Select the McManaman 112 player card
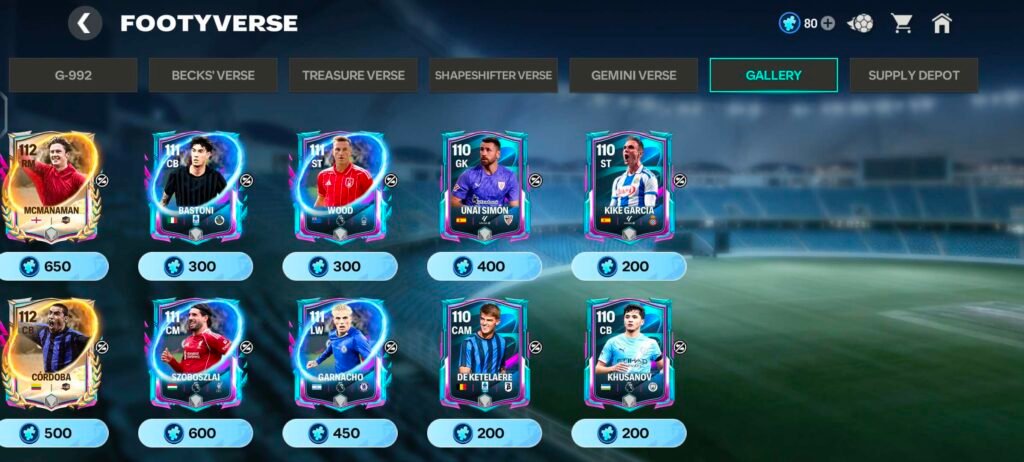The width and height of the screenshot is (1024, 462). [x=51, y=188]
